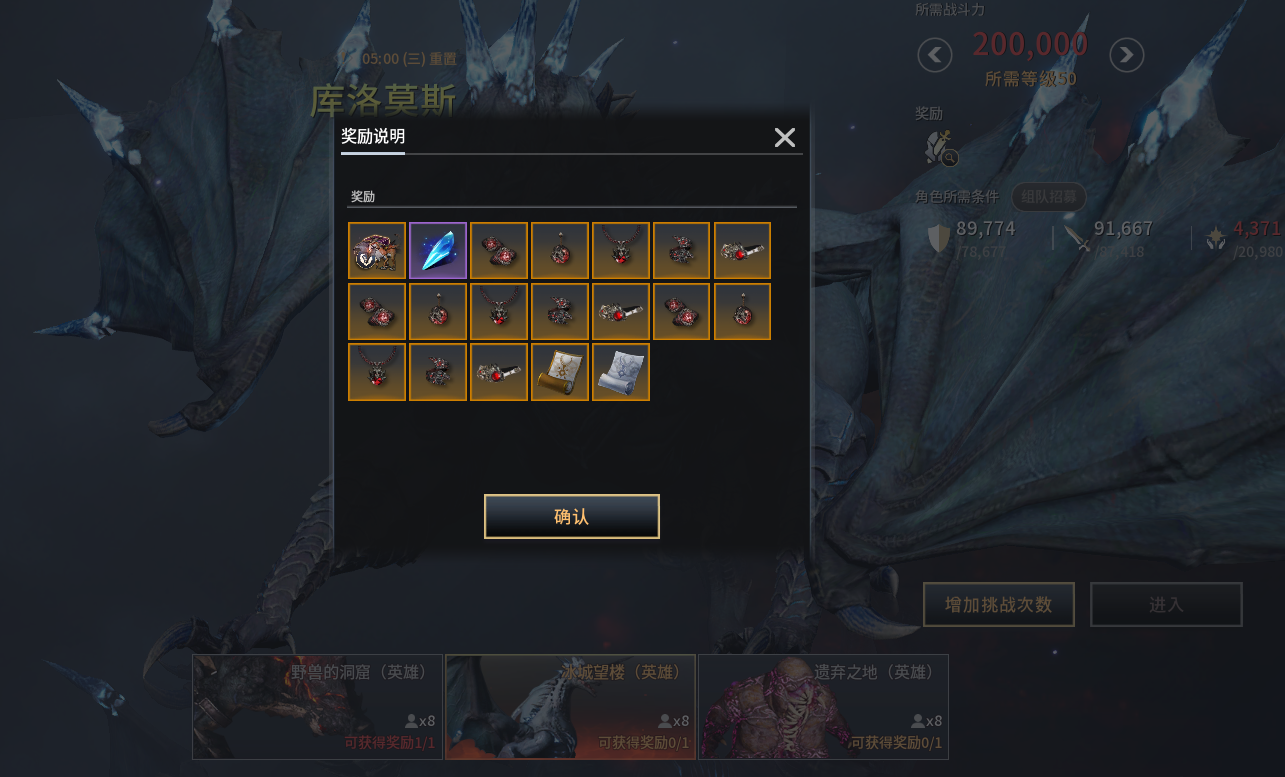Viewport: 1285px width, 777px height.
Task: Click the beast mount reward icon
Action: [377, 250]
